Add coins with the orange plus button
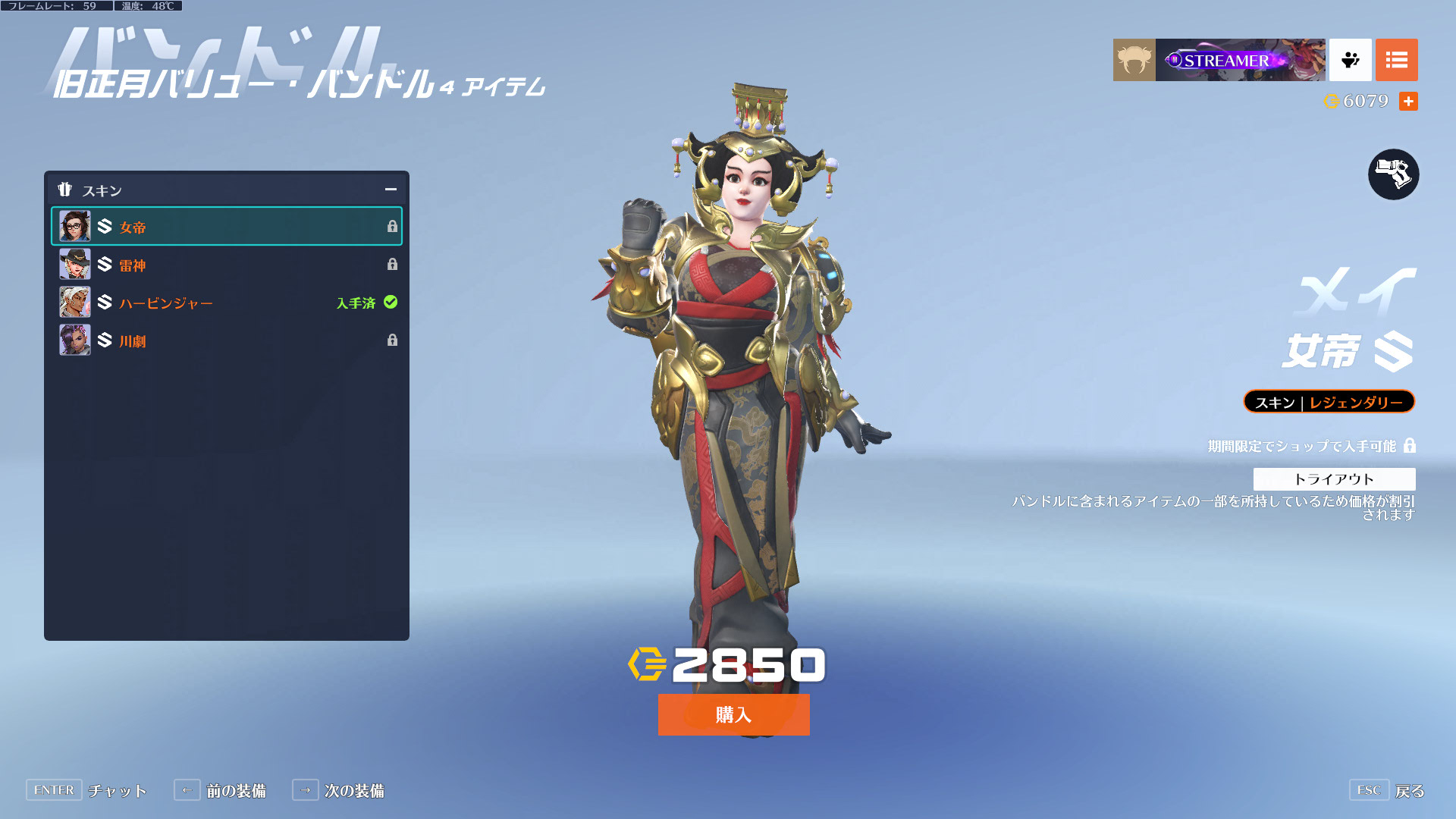The image size is (1456, 819). [1408, 101]
